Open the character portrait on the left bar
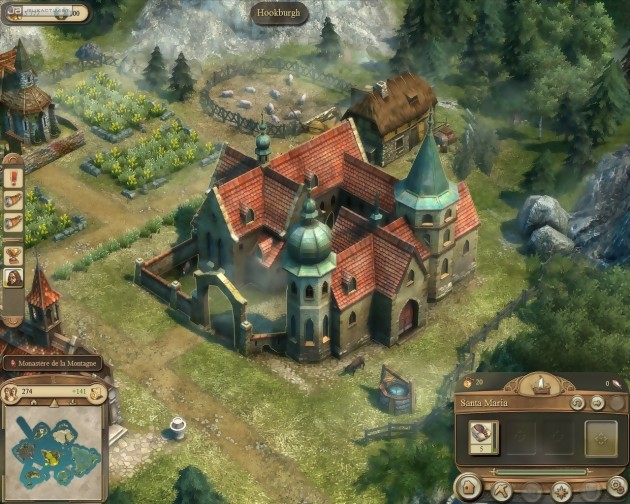The image size is (630, 504). coord(13,278)
